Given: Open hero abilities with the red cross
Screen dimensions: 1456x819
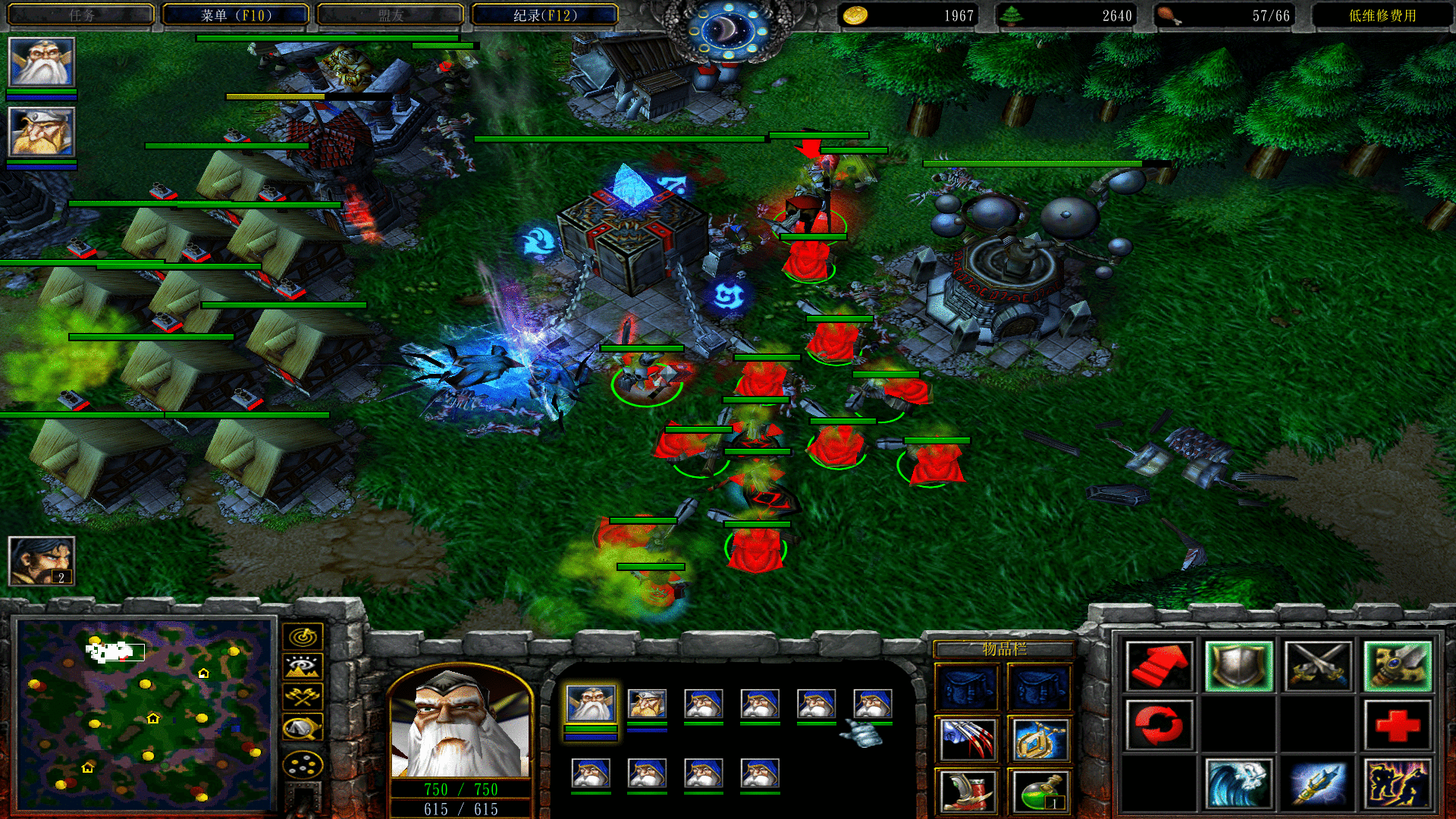Looking at the screenshot, I should tap(1397, 724).
